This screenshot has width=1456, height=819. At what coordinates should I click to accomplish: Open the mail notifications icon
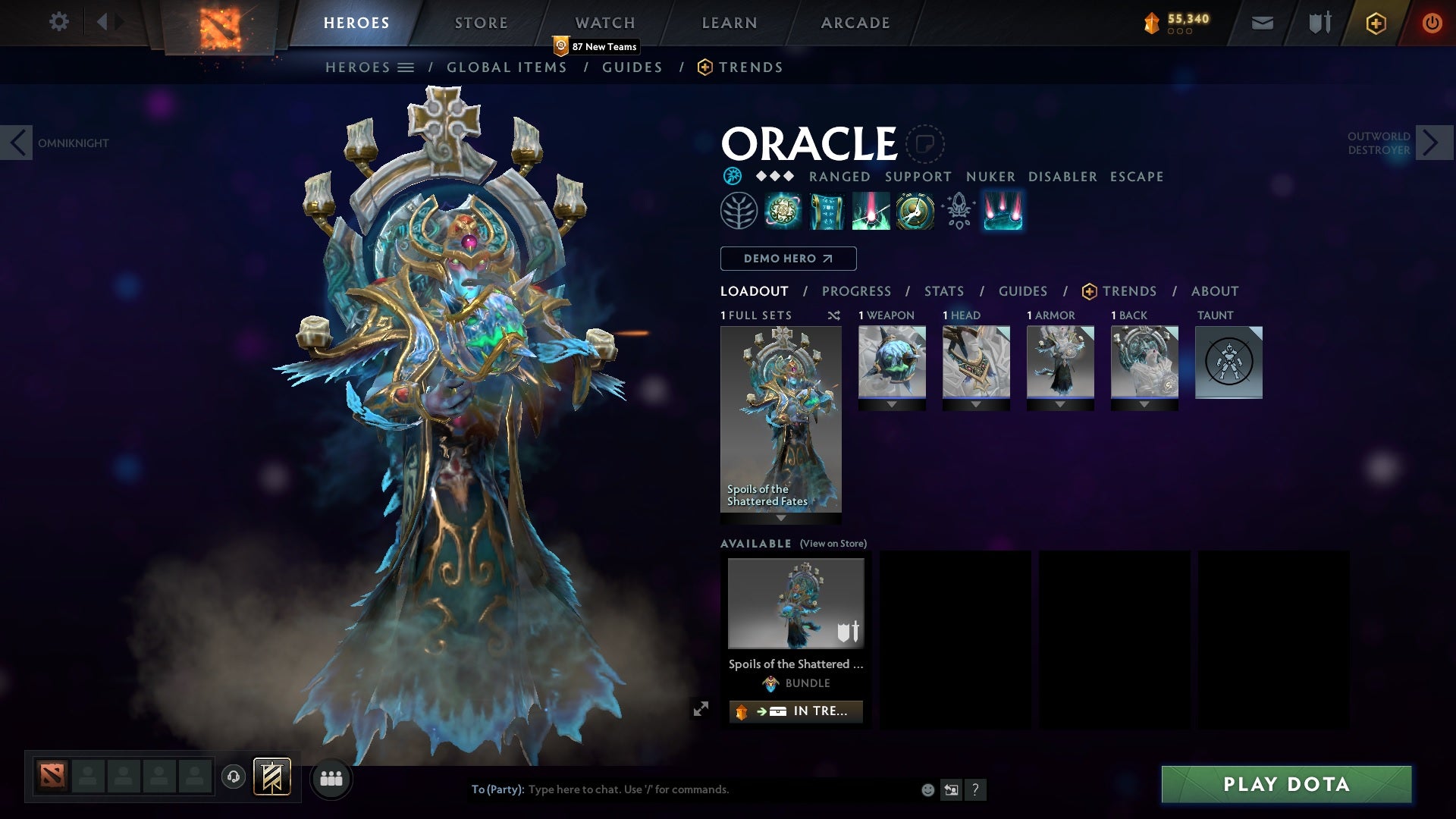(1261, 22)
